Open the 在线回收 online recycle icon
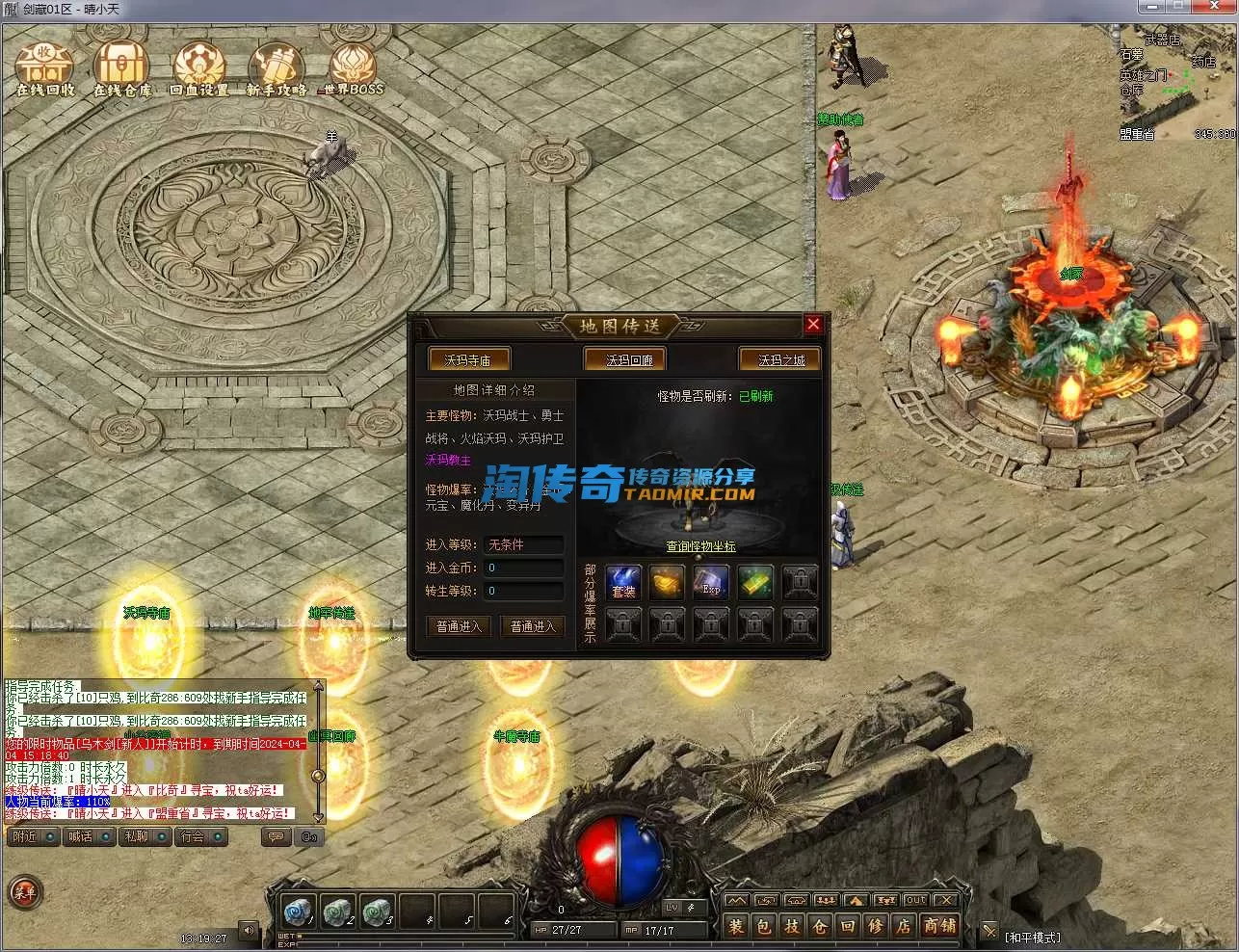The height and width of the screenshot is (952, 1239). click(44, 67)
